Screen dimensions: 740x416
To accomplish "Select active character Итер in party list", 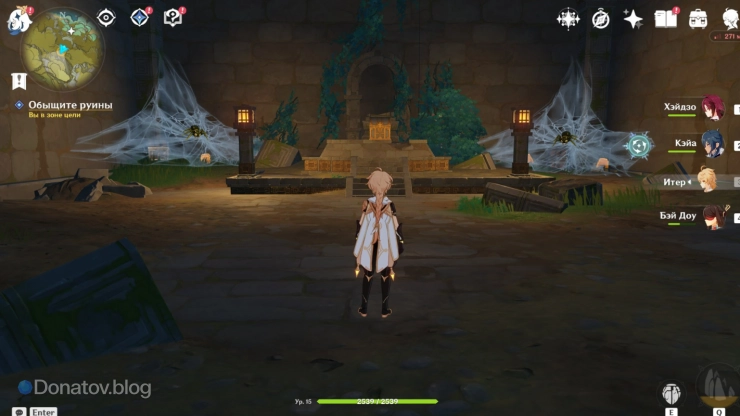I will [x=706, y=181].
